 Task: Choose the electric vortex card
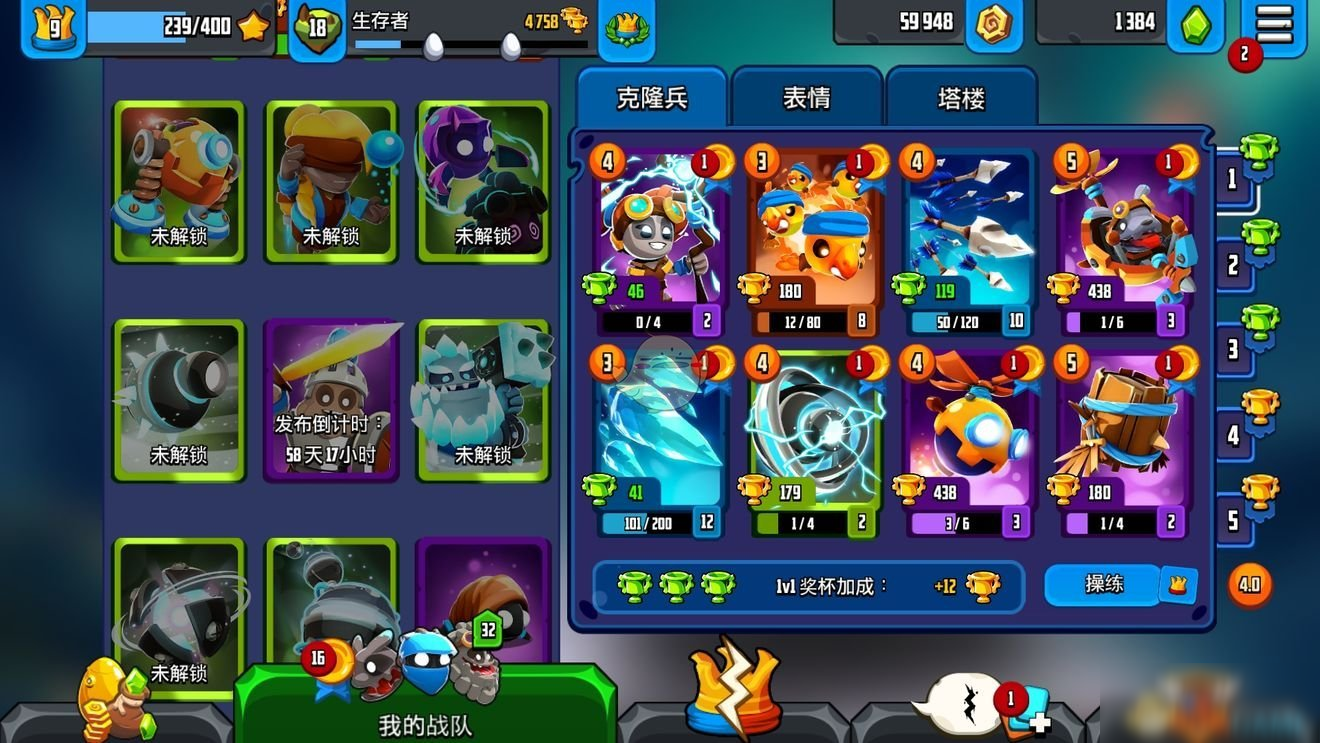815,440
